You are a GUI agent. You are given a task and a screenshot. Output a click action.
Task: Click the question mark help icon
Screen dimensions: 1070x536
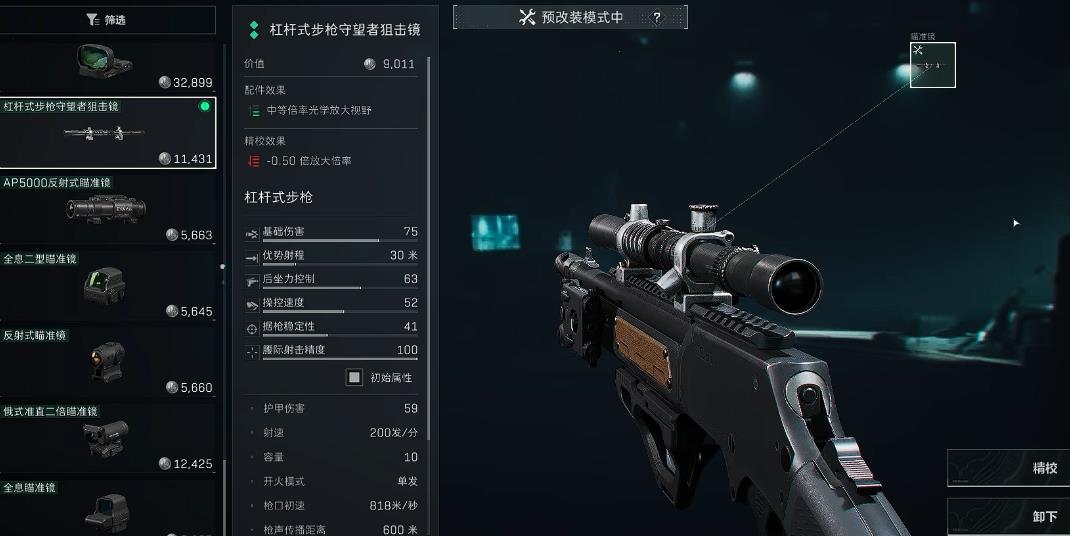(x=657, y=18)
